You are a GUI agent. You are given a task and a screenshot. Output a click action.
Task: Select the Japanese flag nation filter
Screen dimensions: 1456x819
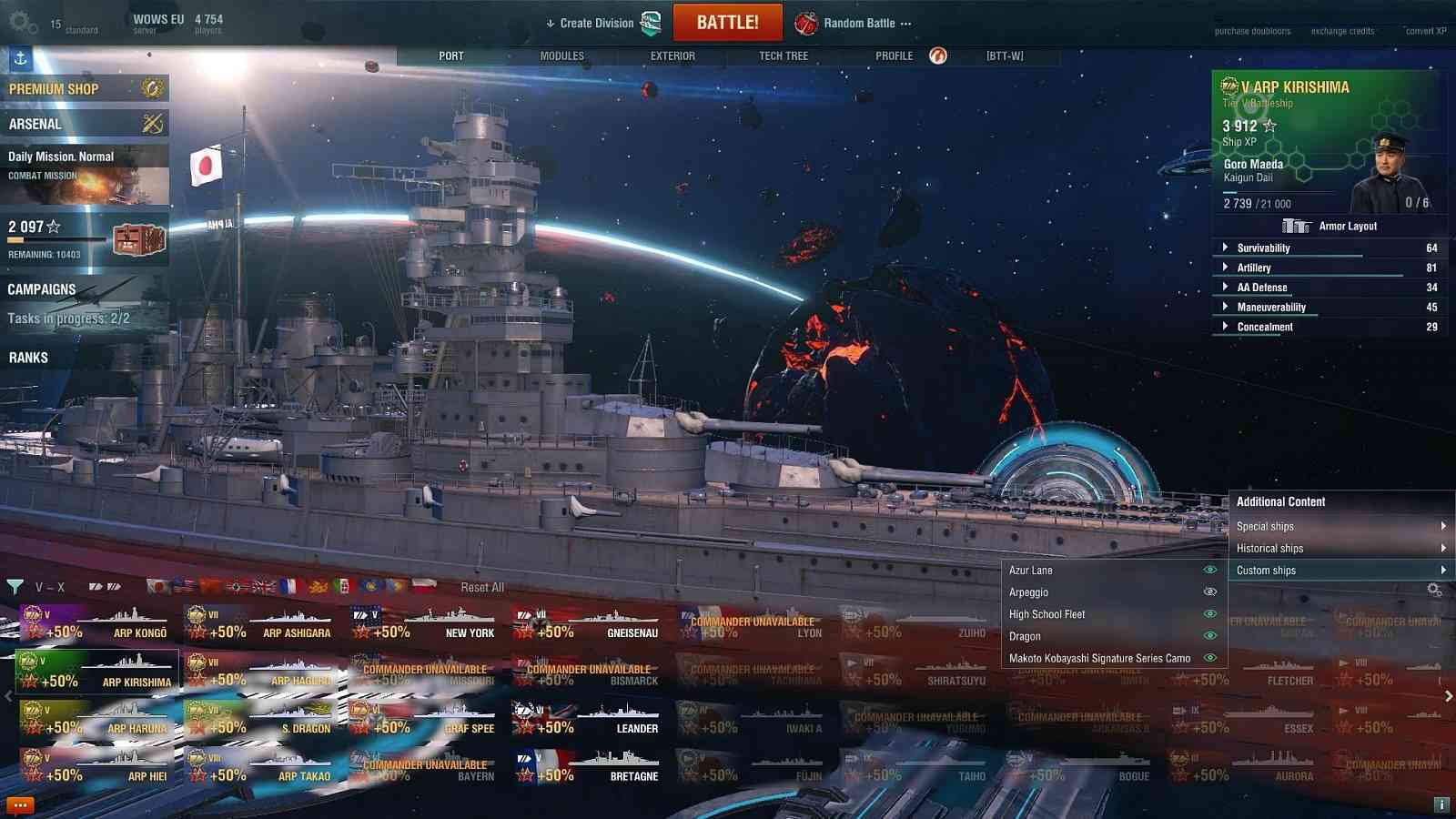pos(159,587)
